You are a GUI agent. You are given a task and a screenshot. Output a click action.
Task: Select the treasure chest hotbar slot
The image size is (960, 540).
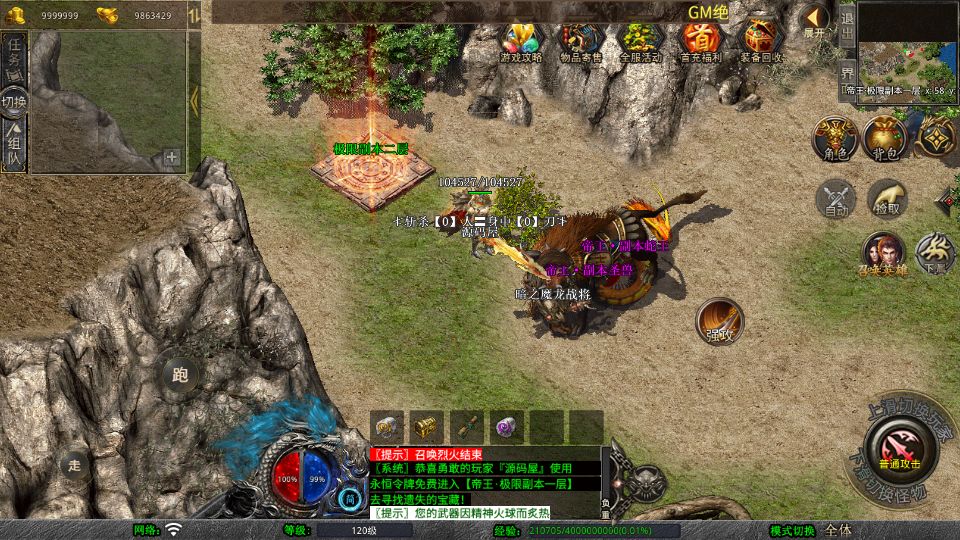click(x=427, y=427)
